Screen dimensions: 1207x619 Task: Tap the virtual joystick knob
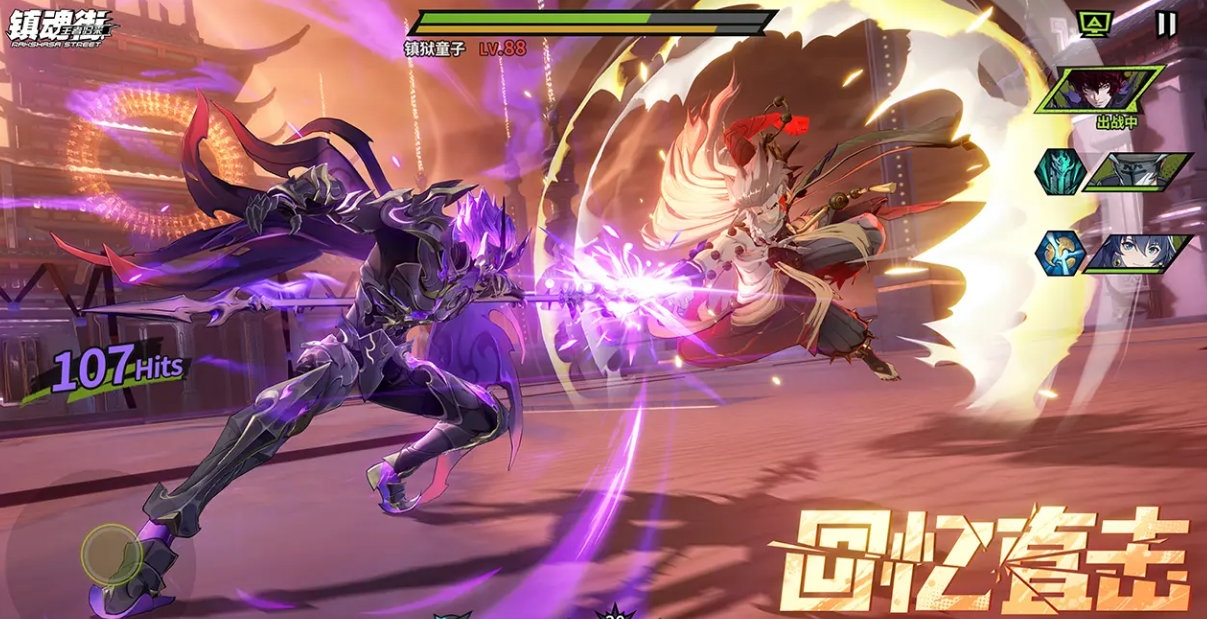(111, 553)
